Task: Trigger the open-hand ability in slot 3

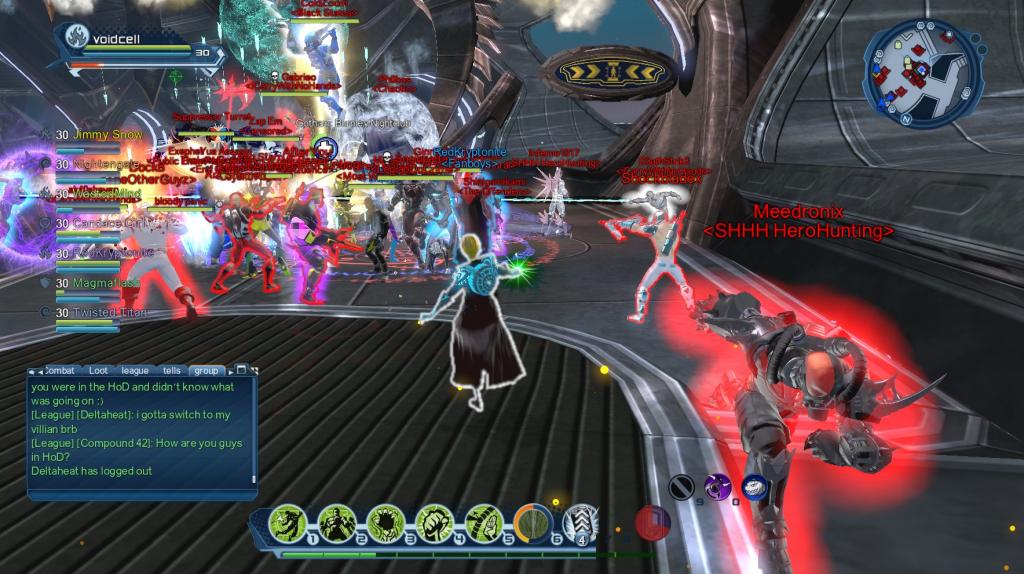Action: (x=386, y=523)
